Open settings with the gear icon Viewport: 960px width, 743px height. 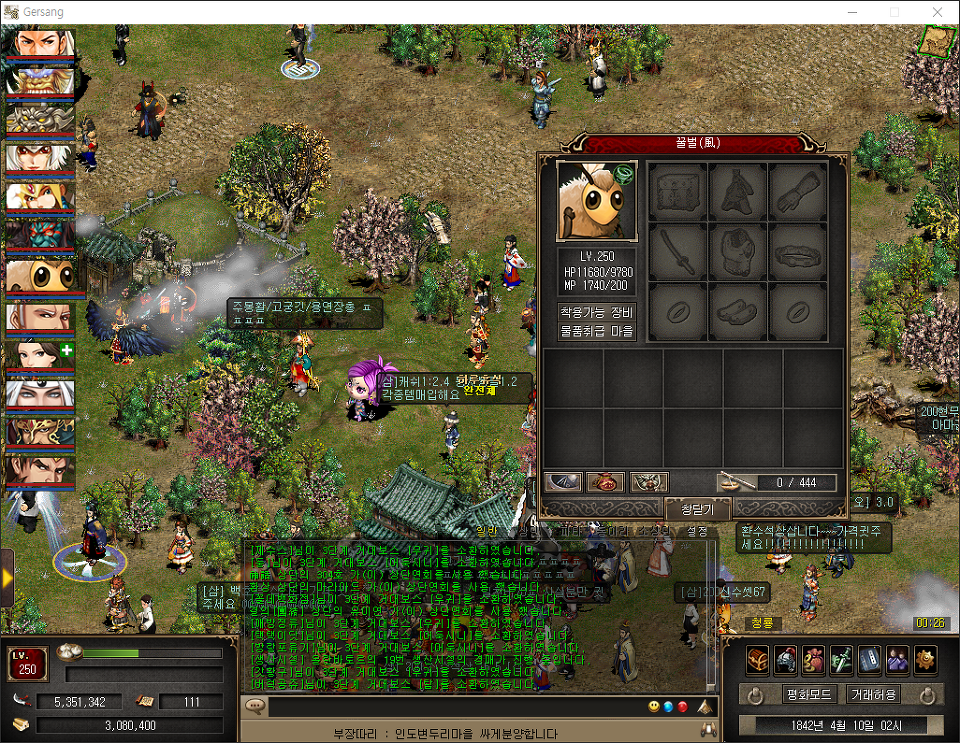pyautogui.click(x=926, y=659)
